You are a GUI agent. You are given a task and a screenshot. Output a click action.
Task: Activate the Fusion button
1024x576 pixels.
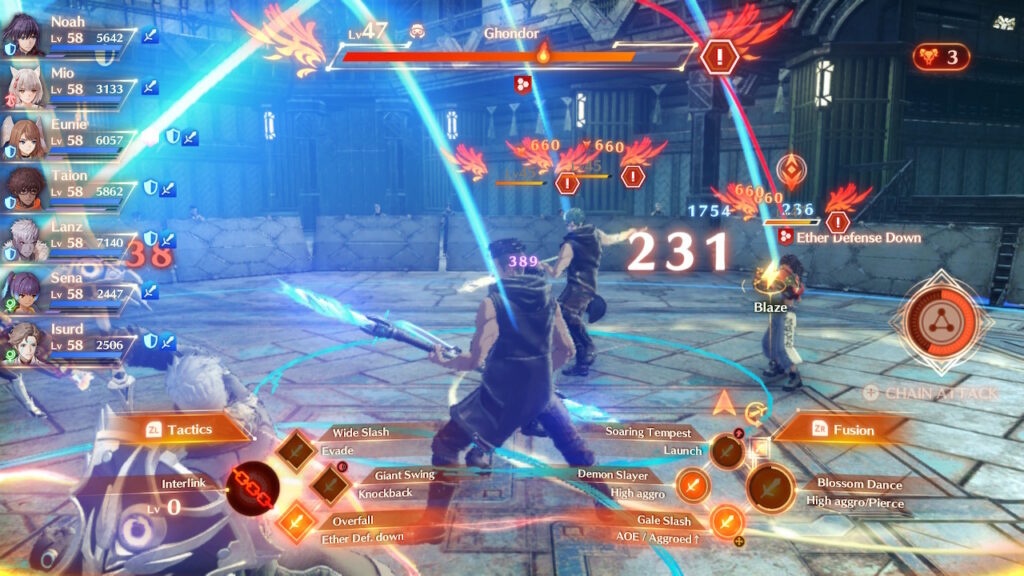(840, 430)
